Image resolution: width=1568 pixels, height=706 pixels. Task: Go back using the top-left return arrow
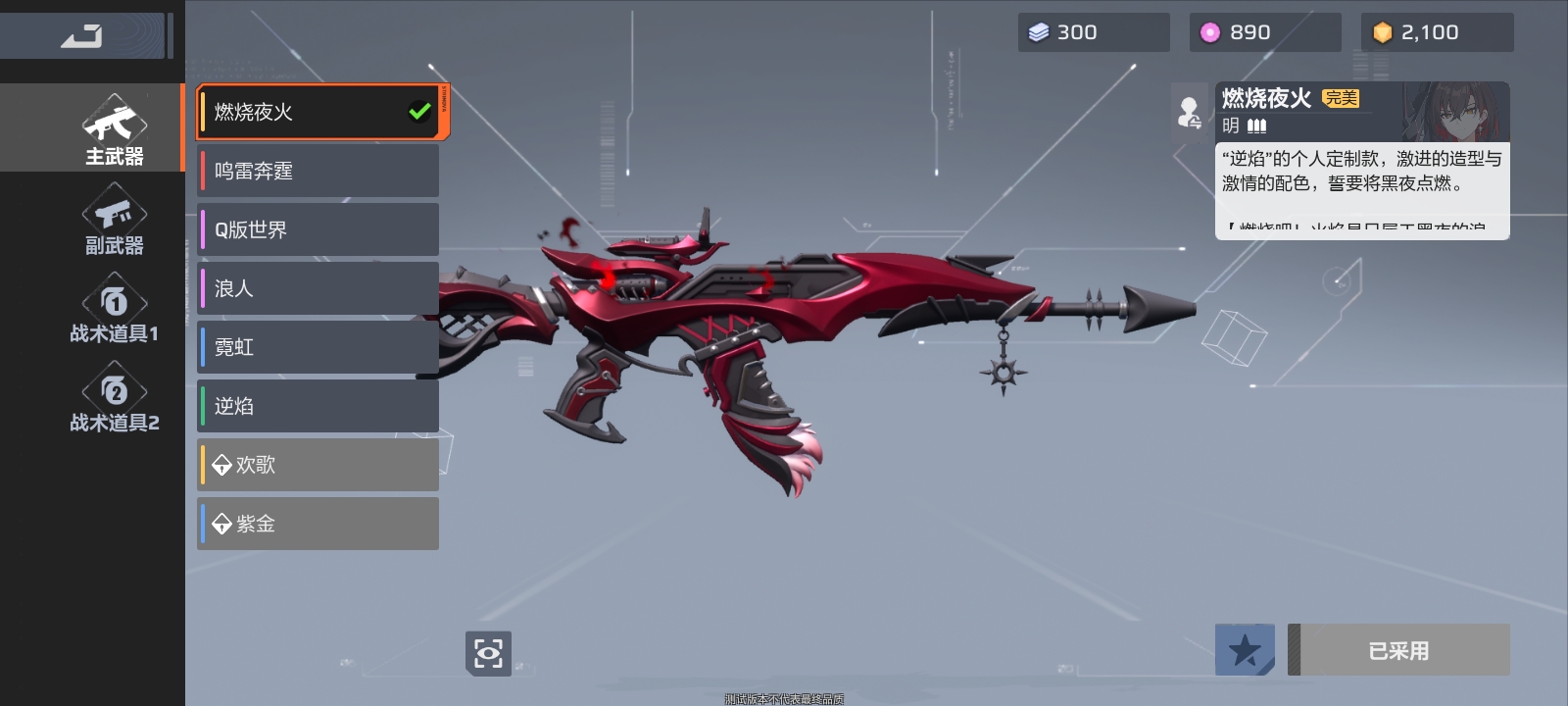point(81,36)
